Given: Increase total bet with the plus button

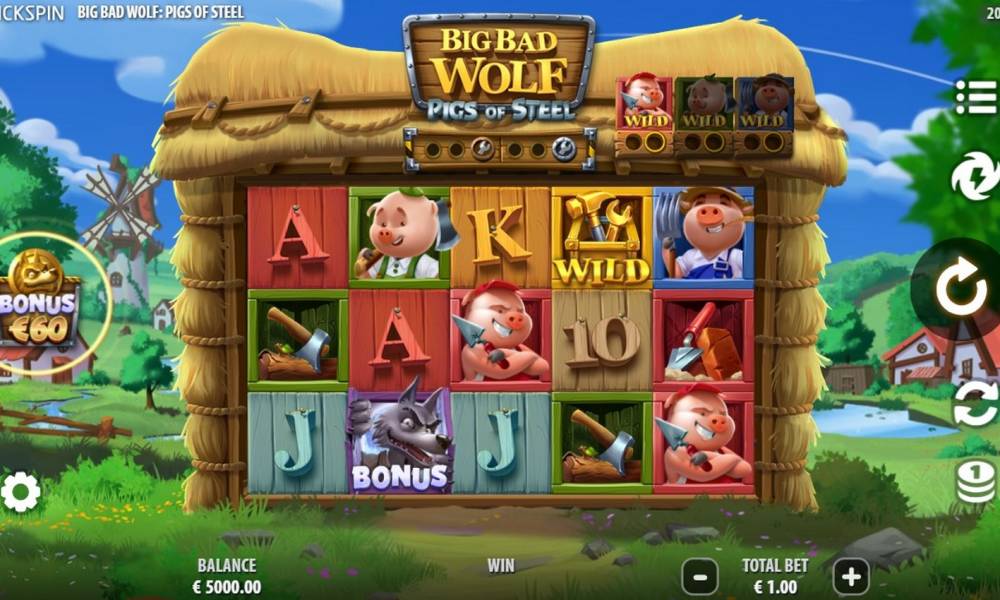Looking at the screenshot, I should pos(851,577).
